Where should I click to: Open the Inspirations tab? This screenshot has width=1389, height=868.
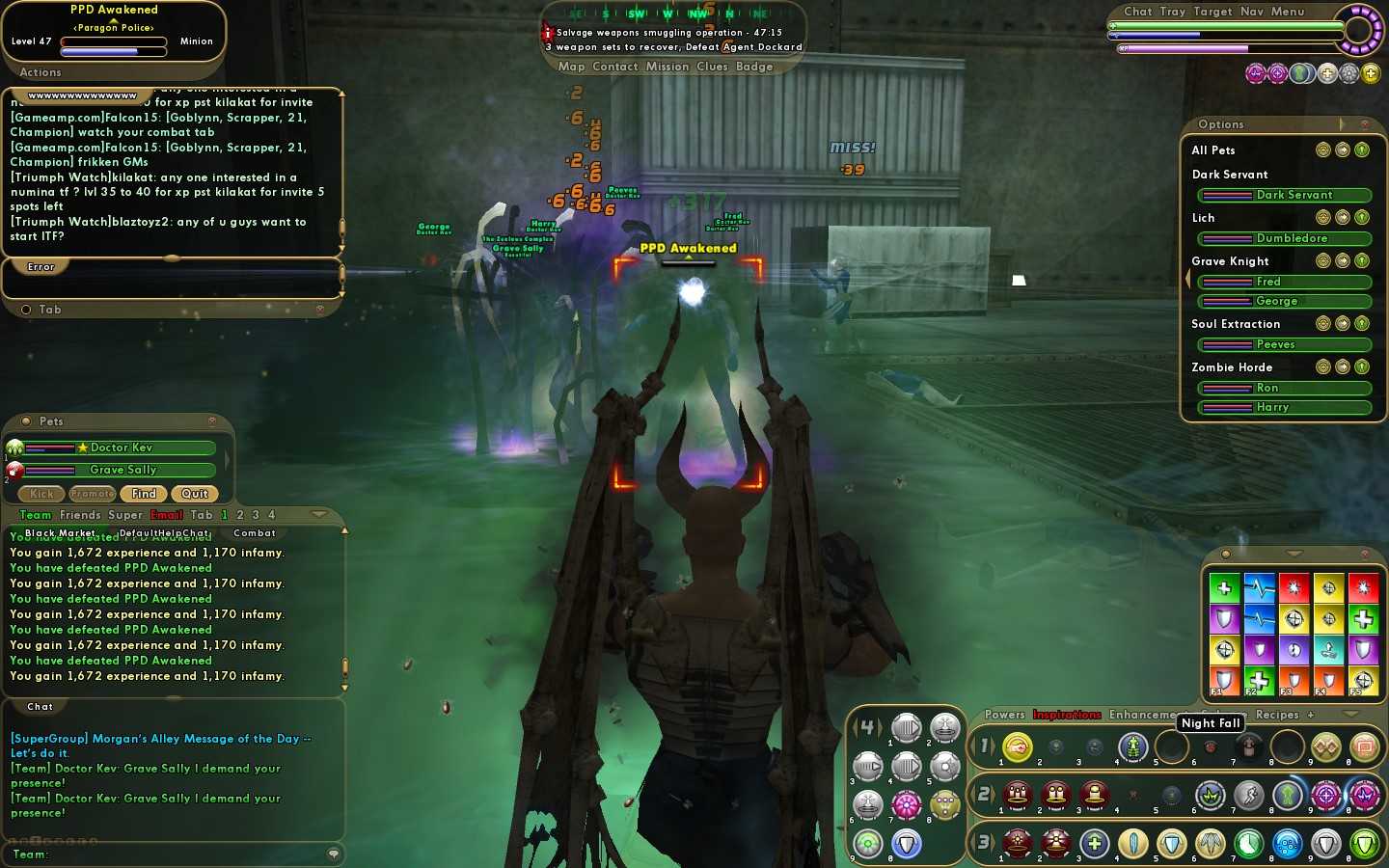coord(1067,715)
